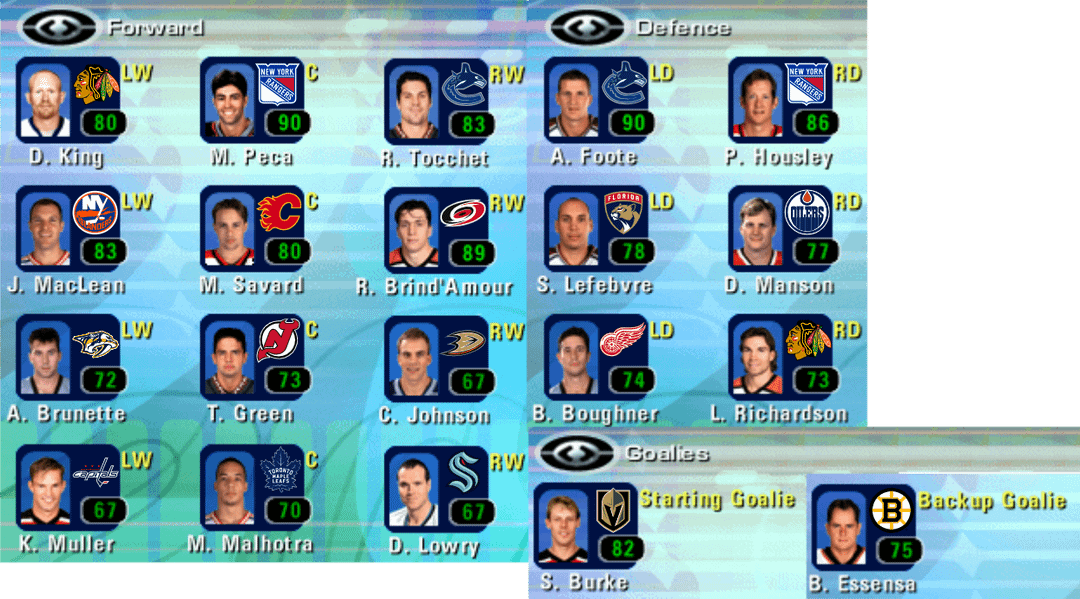The image size is (1080, 599).
Task: Click D. Manson's Oilers player card
Action: [x=780, y=229]
